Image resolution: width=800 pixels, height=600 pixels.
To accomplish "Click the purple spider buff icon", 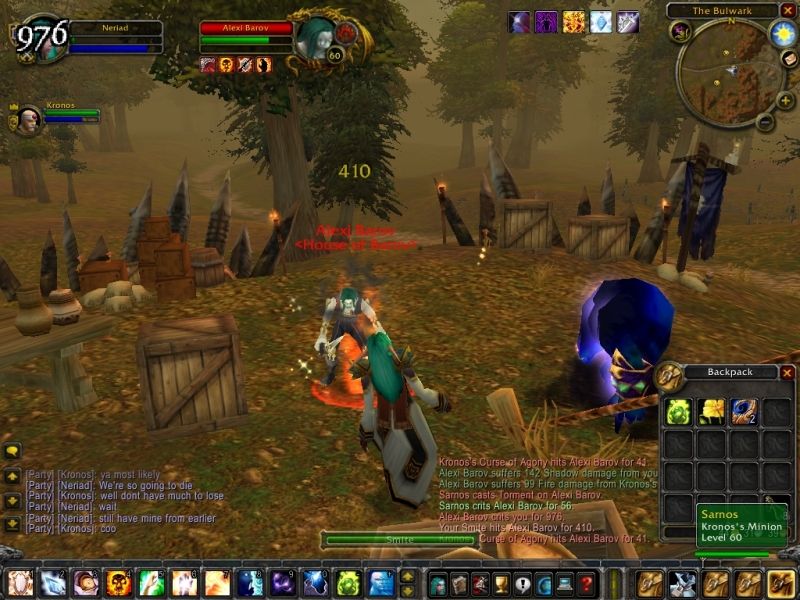I will [546, 22].
